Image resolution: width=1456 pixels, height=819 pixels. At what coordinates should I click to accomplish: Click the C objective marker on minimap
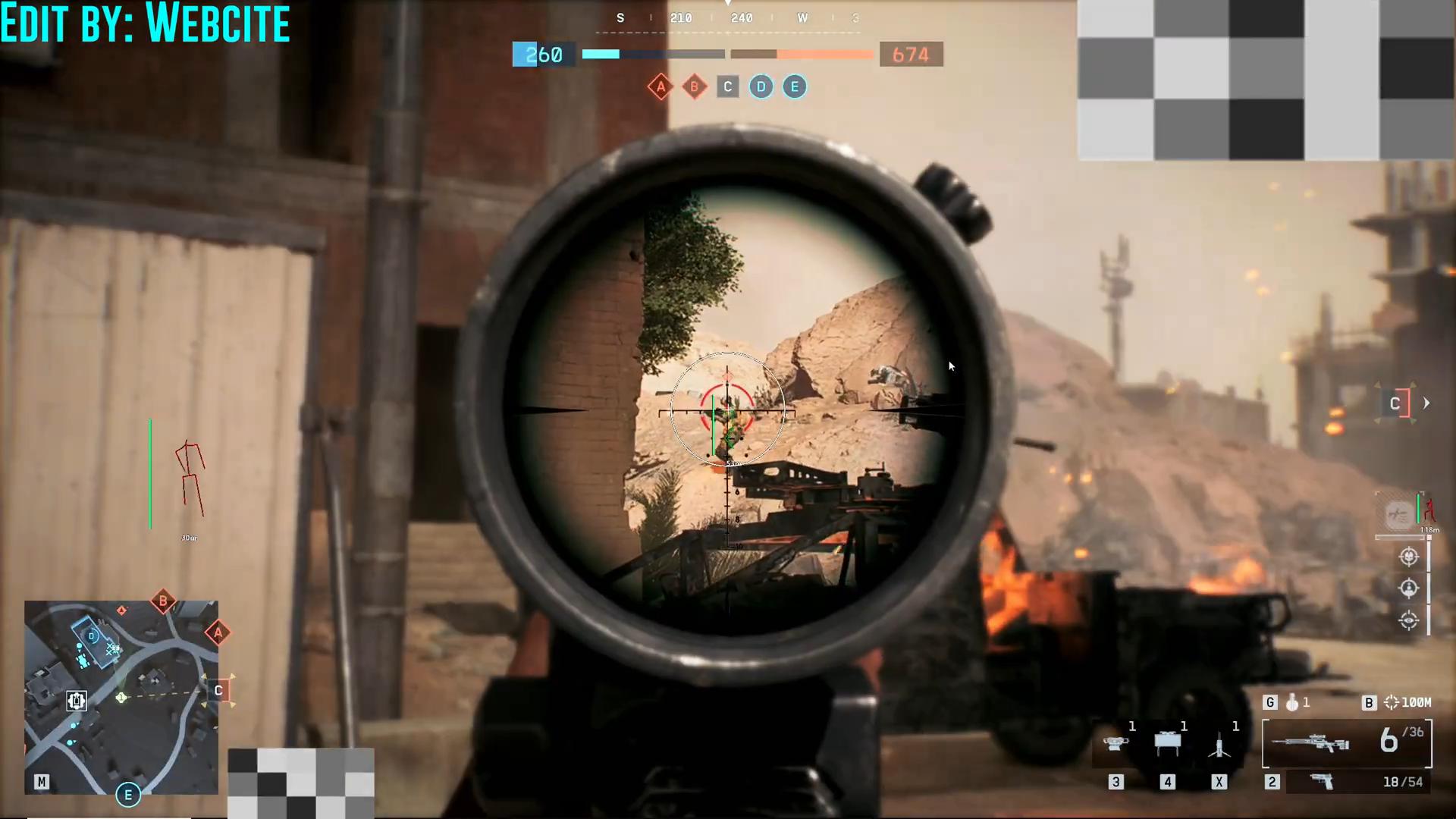(218, 690)
